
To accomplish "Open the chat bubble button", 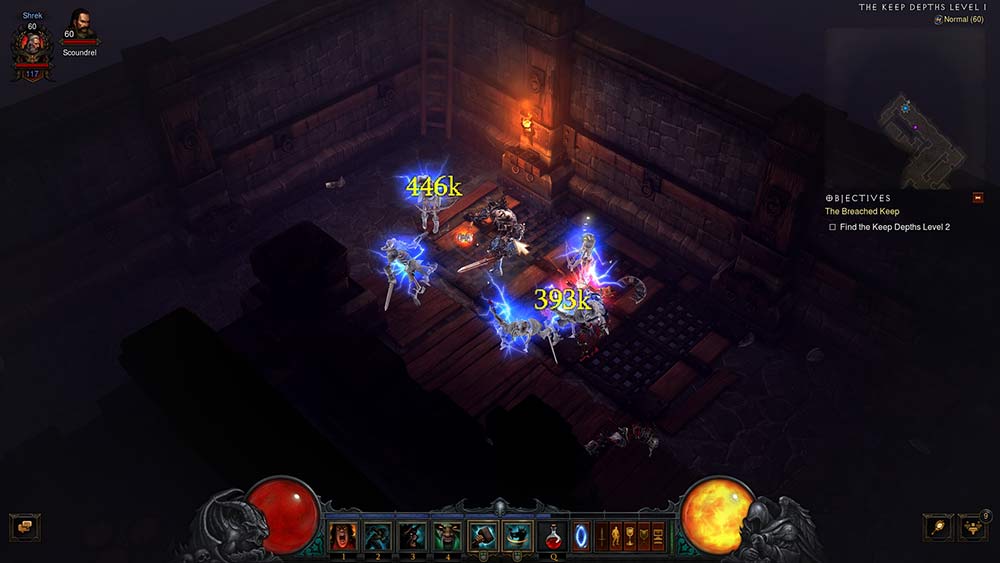I will [24, 527].
